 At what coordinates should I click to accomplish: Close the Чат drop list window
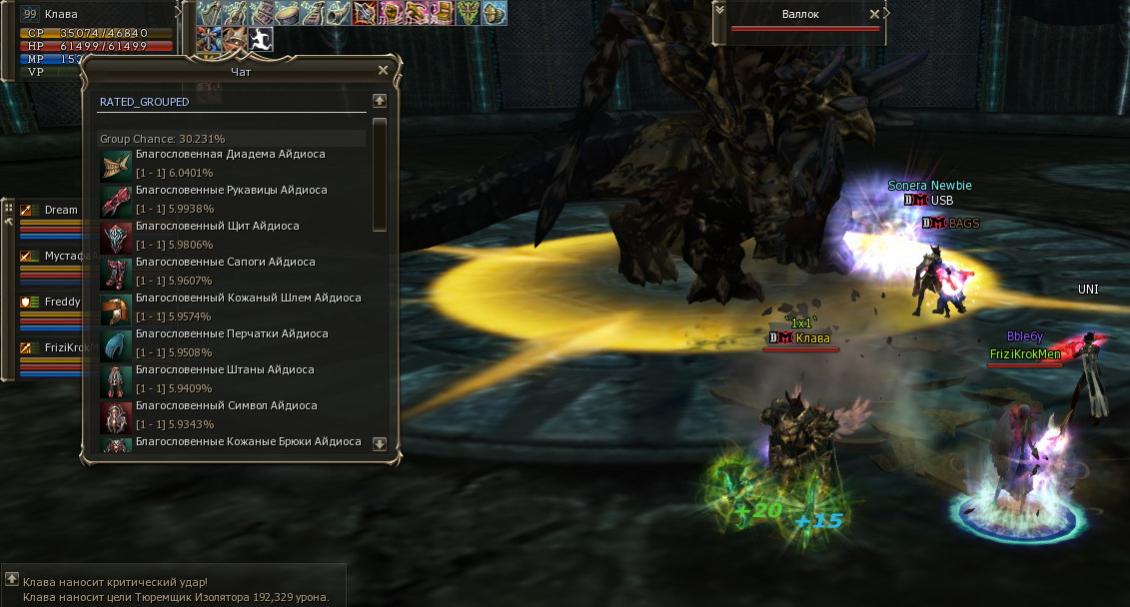pos(383,71)
